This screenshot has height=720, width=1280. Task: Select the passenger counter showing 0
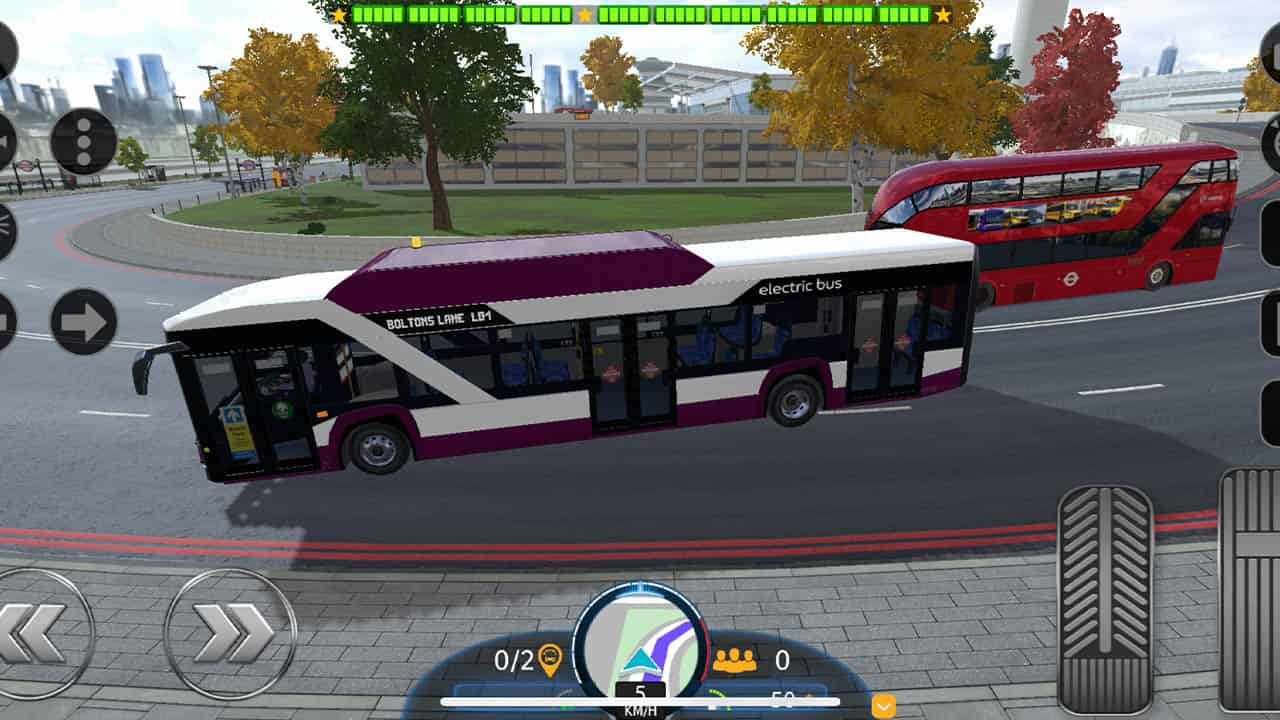pyautogui.click(x=782, y=659)
